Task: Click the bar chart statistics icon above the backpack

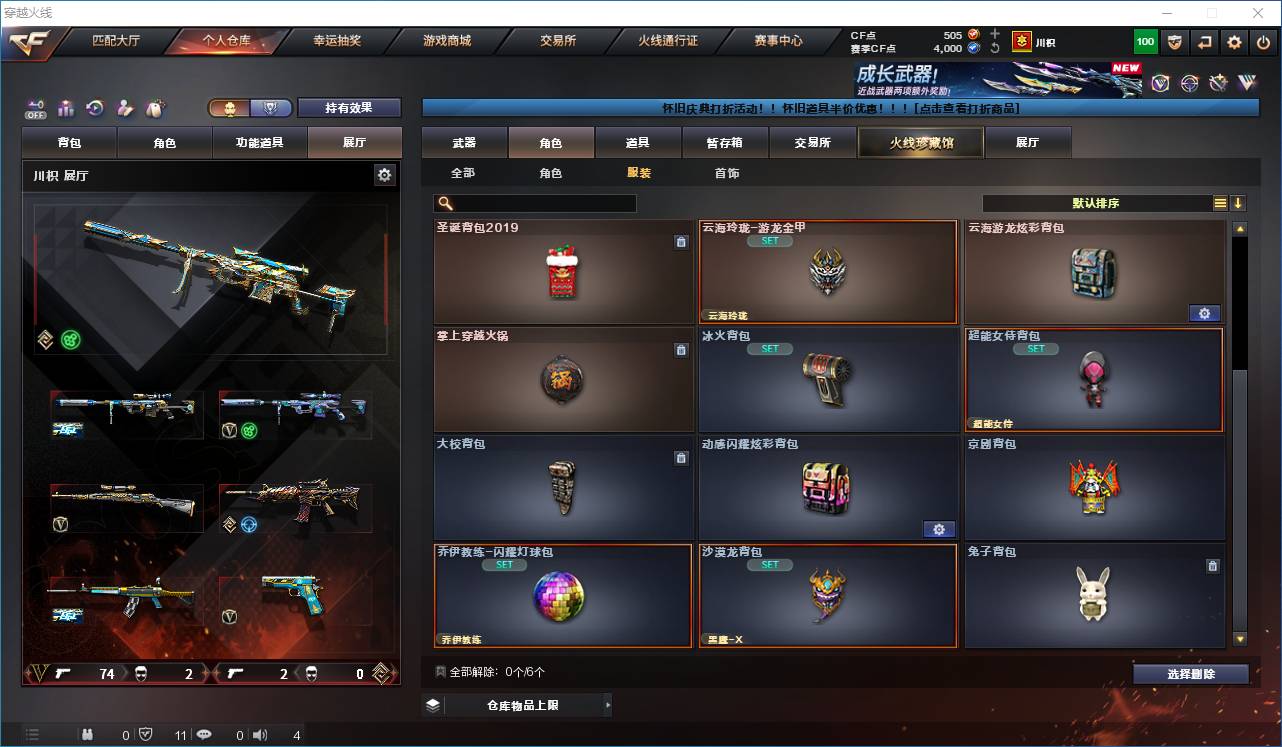Action: coord(66,108)
